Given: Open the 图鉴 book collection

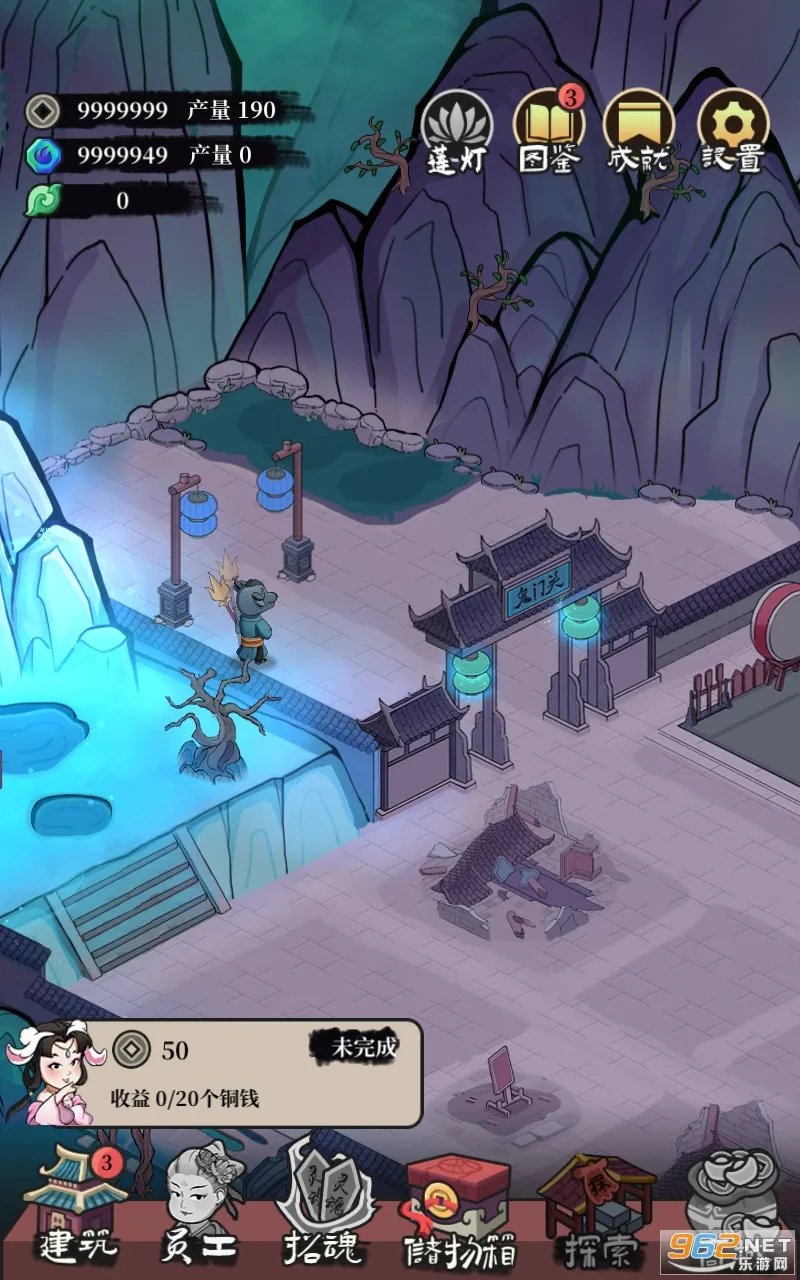Looking at the screenshot, I should pos(549,133).
